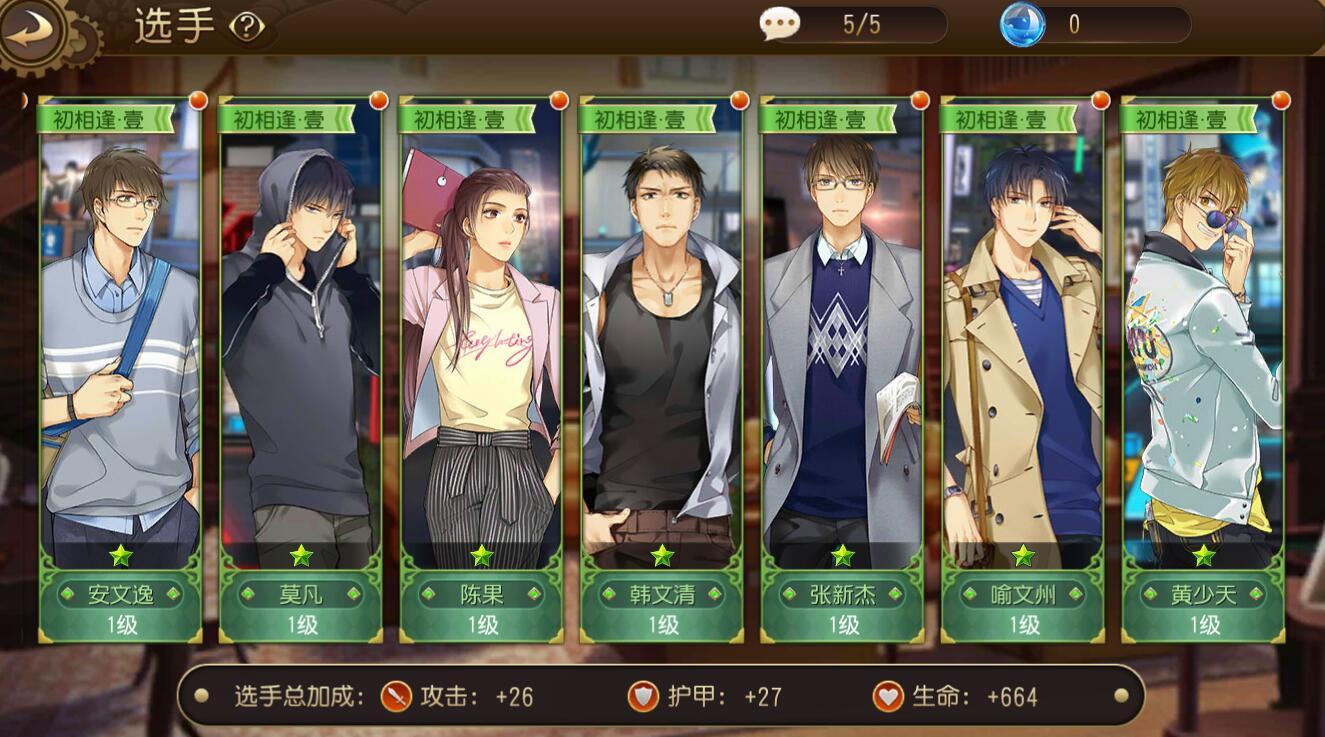Open the question mark help icon
Image resolution: width=1325 pixels, height=737 pixels.
click(246, 27)
